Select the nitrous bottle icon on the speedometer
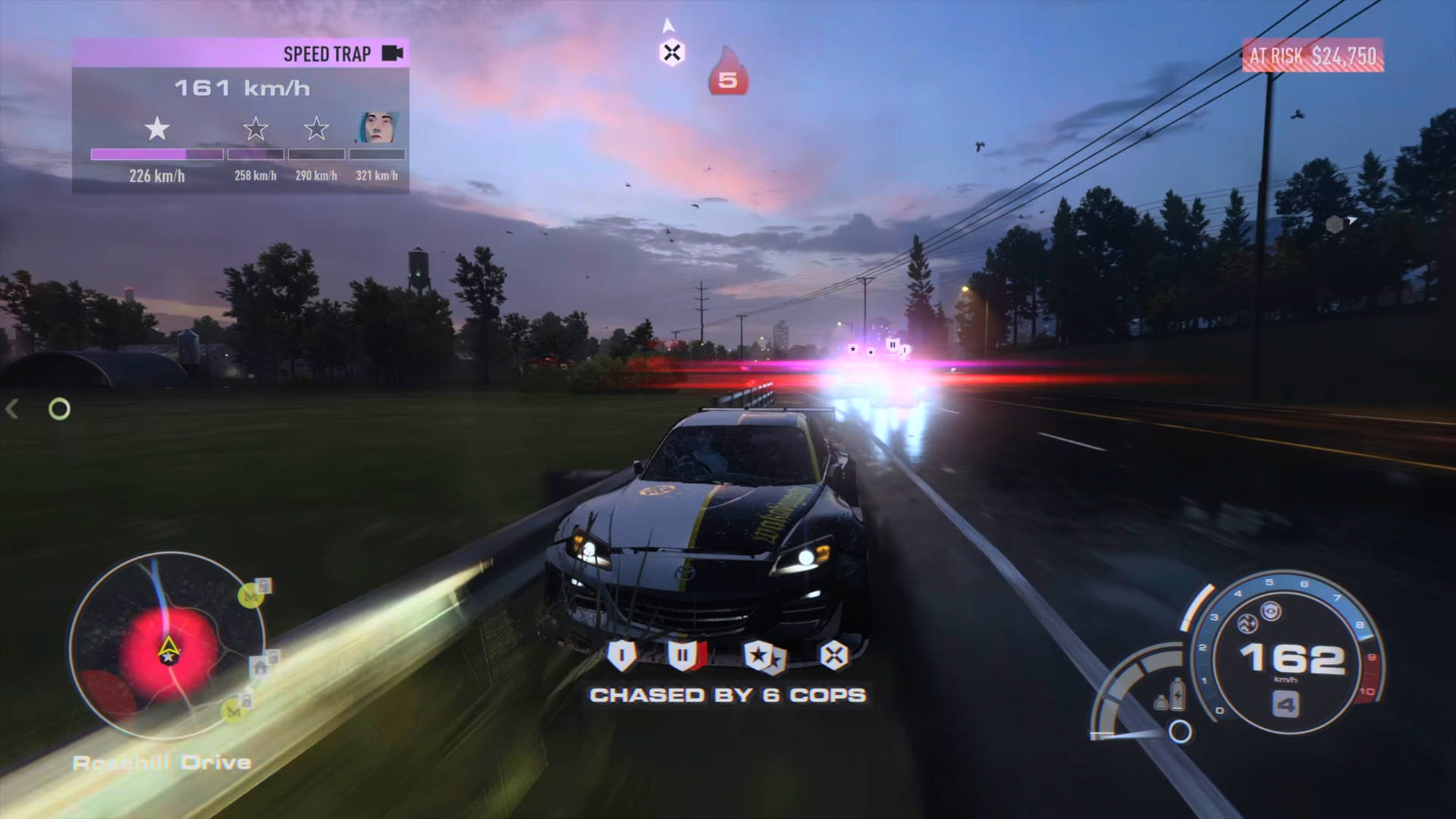Viewport: 1456px width, 819px height. [1177, 696]
